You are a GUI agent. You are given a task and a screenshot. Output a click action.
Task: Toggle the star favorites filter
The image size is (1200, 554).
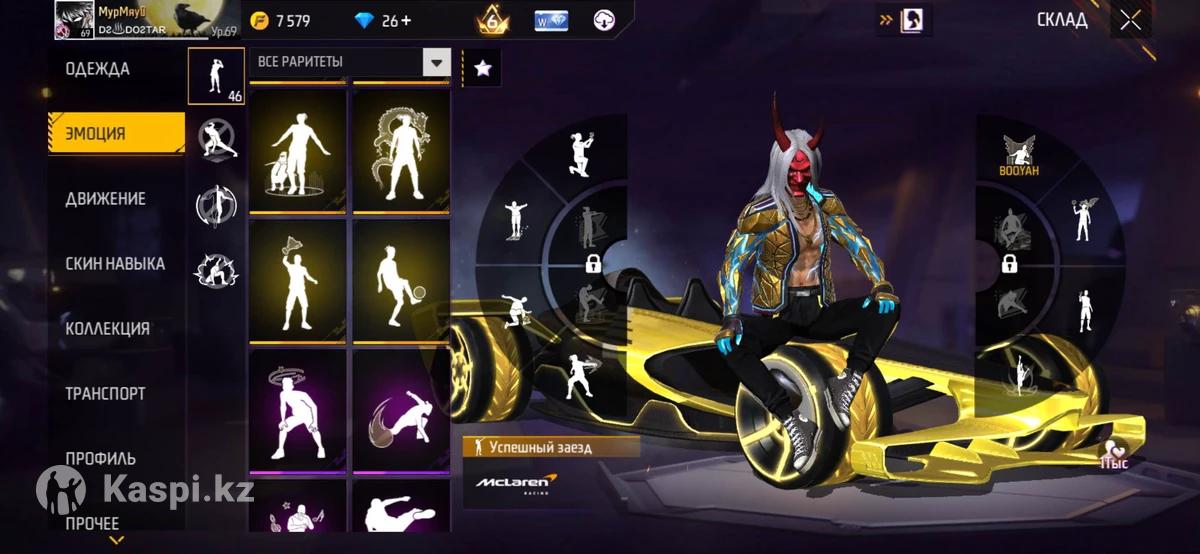pos(483,68)
